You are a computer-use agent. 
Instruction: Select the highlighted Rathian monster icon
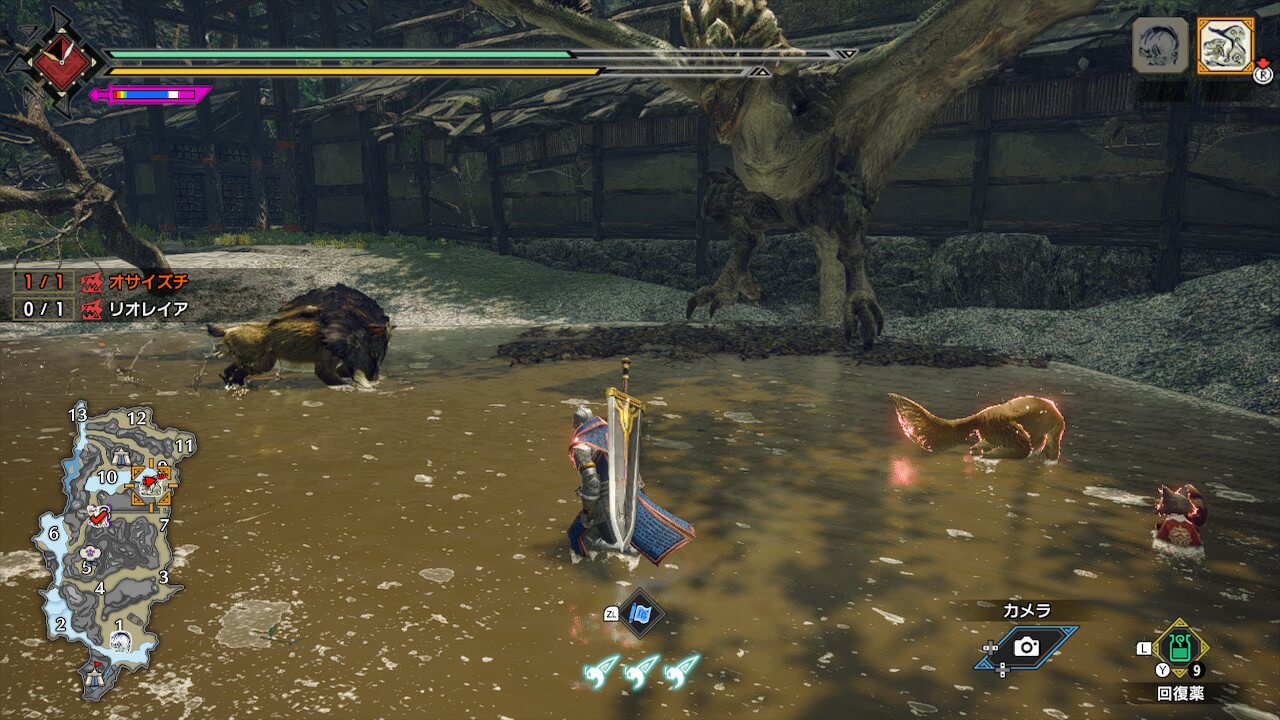(1225, 46)
